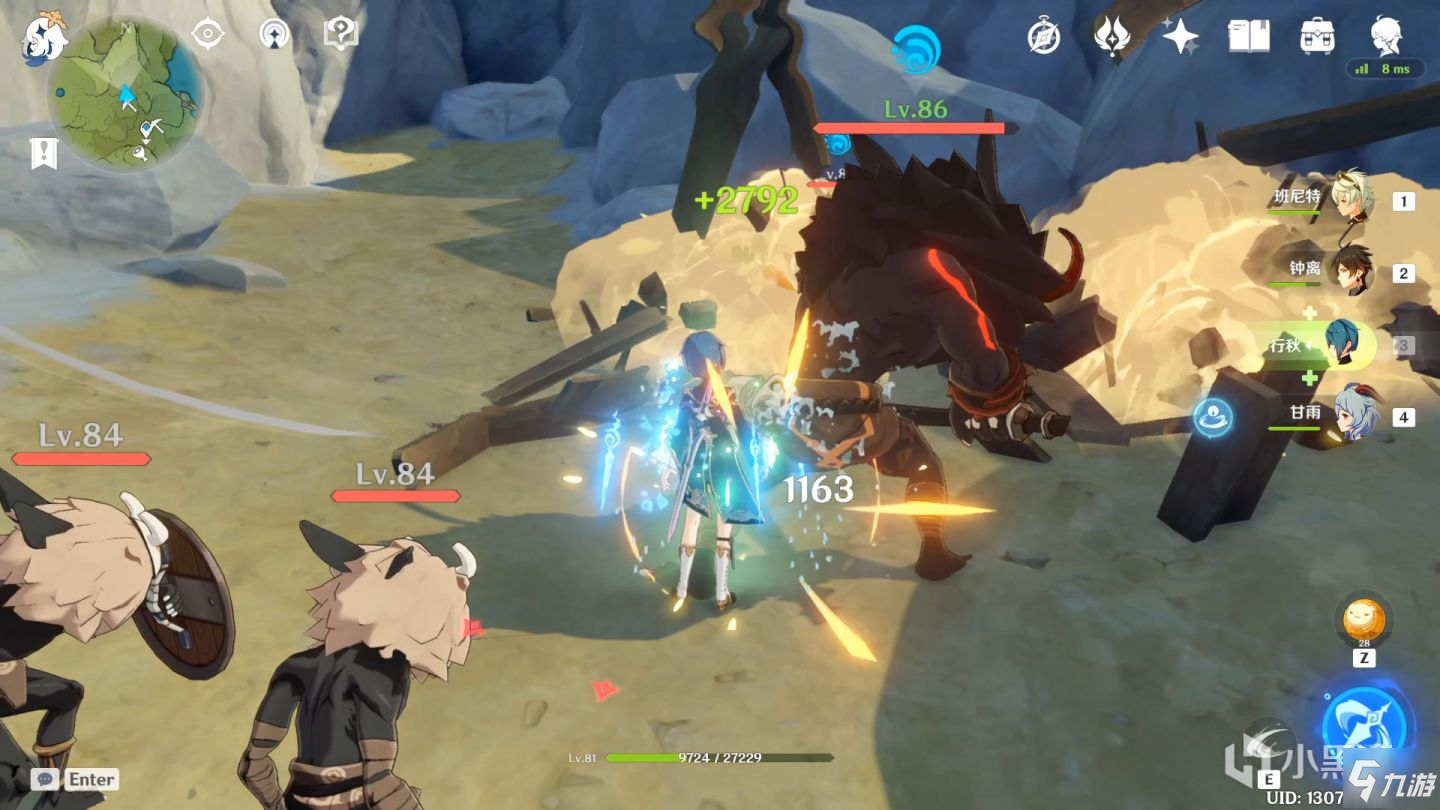The width and height of the screenshot is (1440, 810).
Task: Open the Wish four-pointed star icon
Action: [x=1180, y=37]
